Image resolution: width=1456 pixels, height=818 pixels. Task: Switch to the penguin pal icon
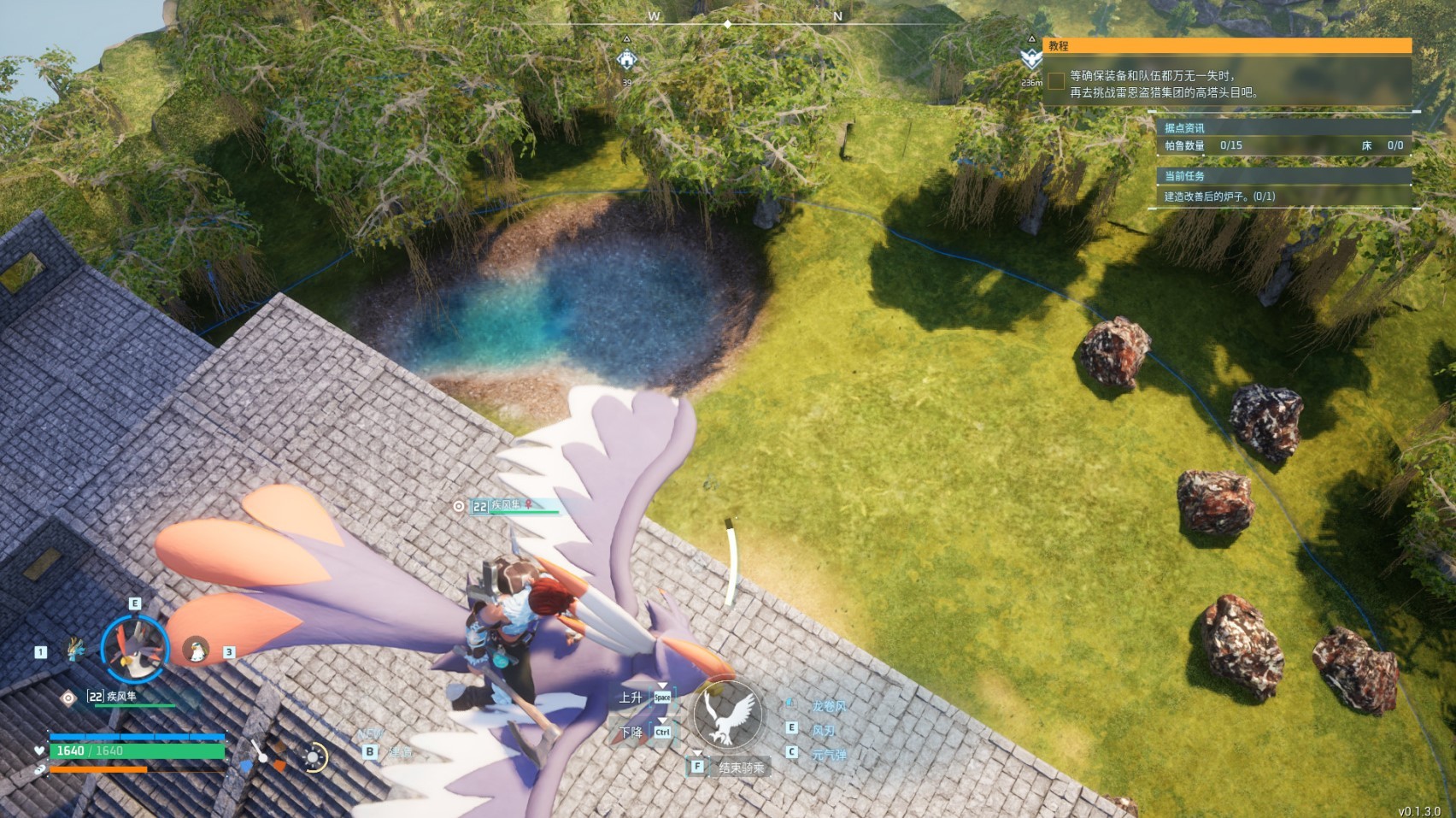197,650
